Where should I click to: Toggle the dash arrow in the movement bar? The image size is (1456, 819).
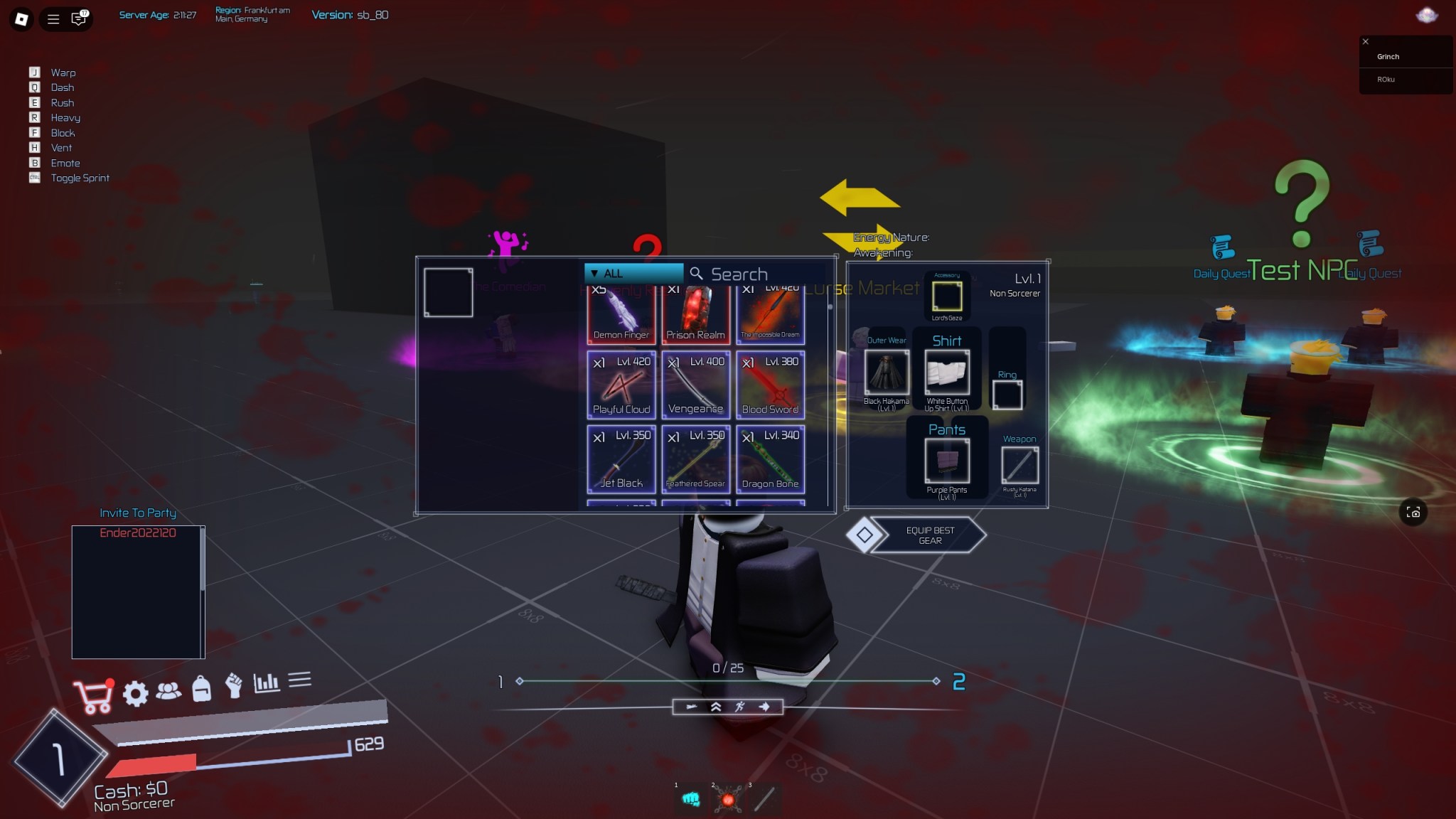coord(764,707)
